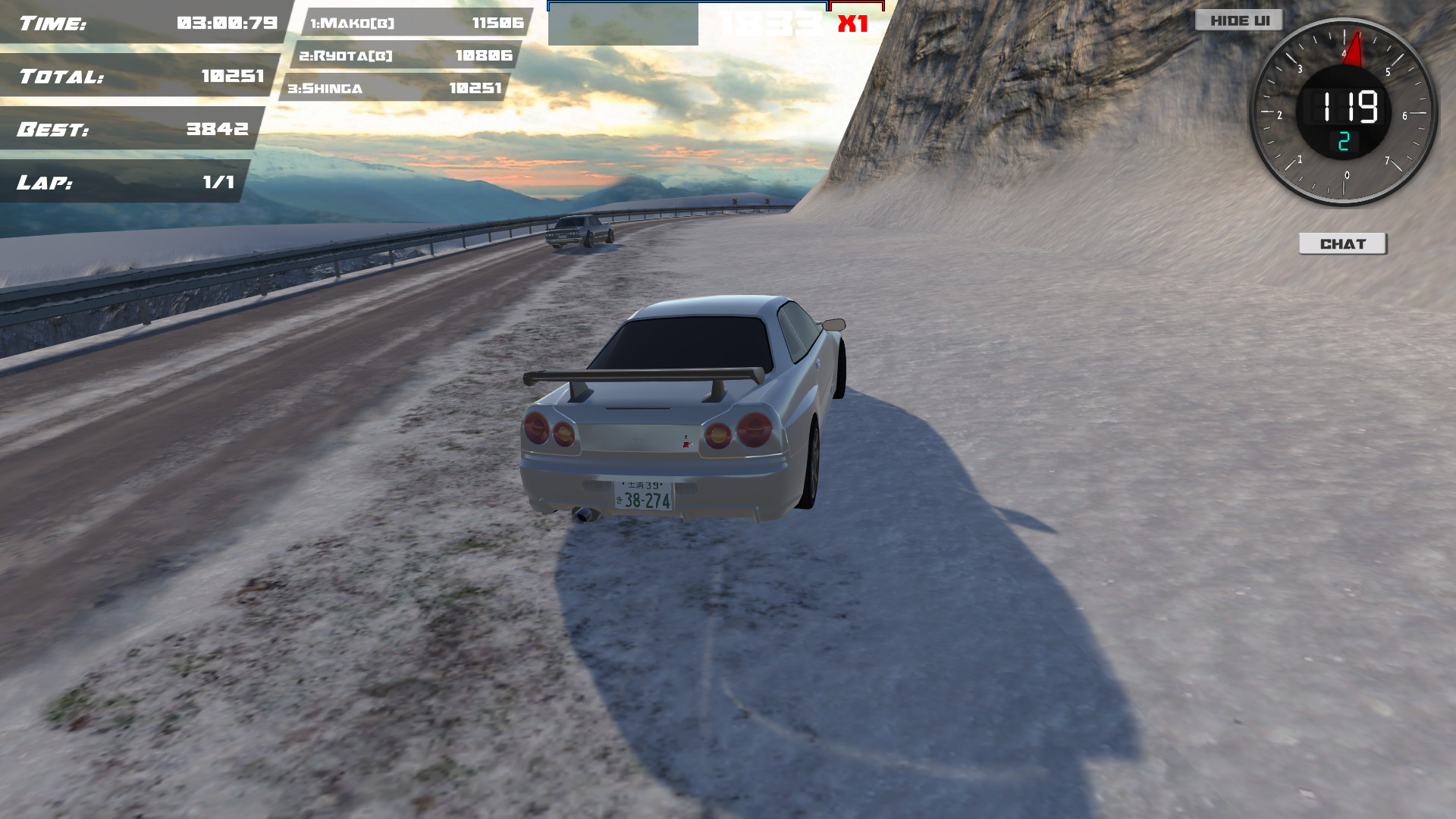Screen dimensions: 1456x819
Task: Toggle the HIDE UI button
Action: [x=1241, y=20]
